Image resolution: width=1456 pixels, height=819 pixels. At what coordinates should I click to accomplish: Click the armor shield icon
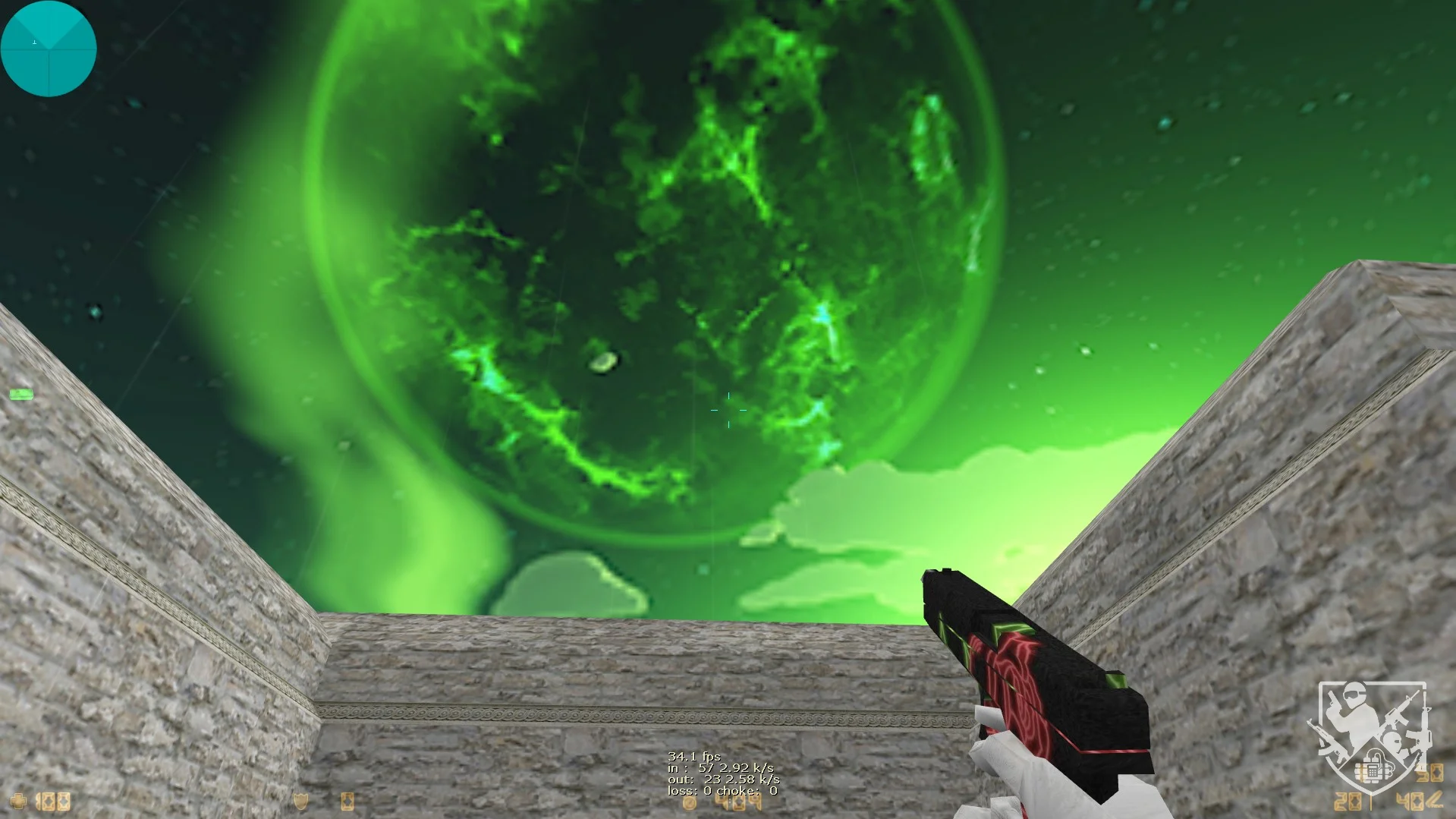coord(301,802)
